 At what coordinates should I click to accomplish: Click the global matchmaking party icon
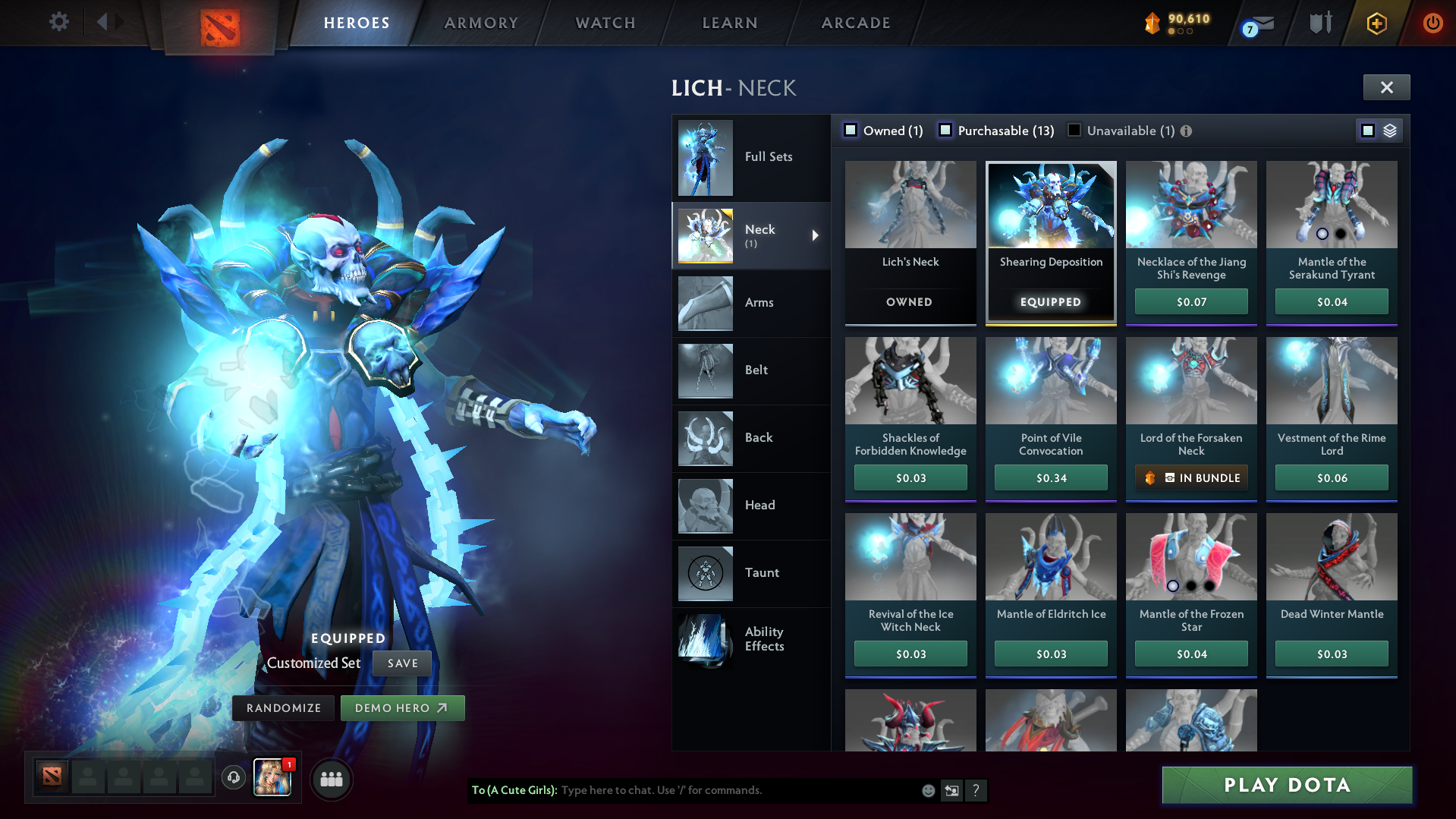331,778
